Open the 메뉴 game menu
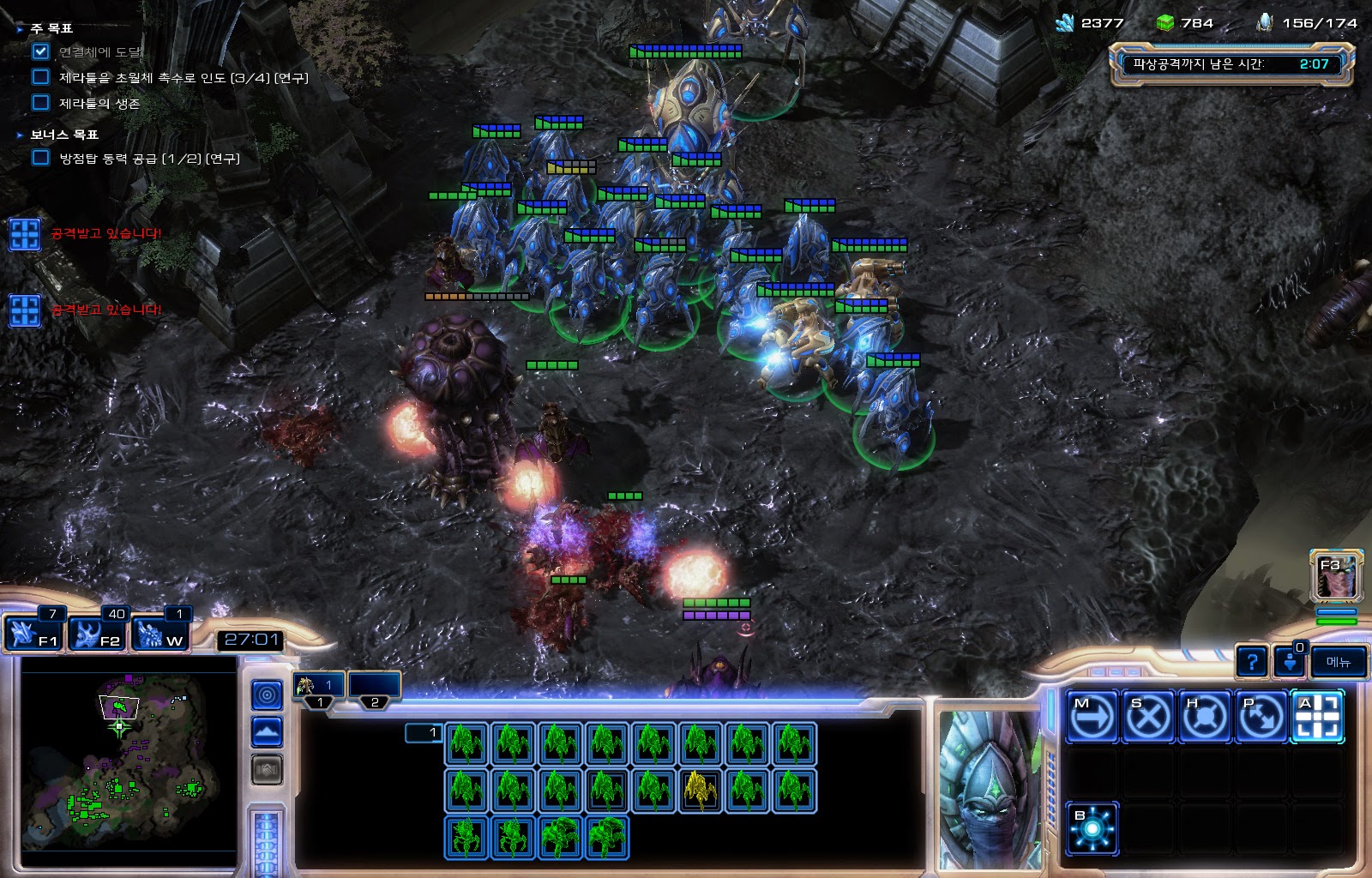1372x878 pixels. click(x=1338, y=662)
